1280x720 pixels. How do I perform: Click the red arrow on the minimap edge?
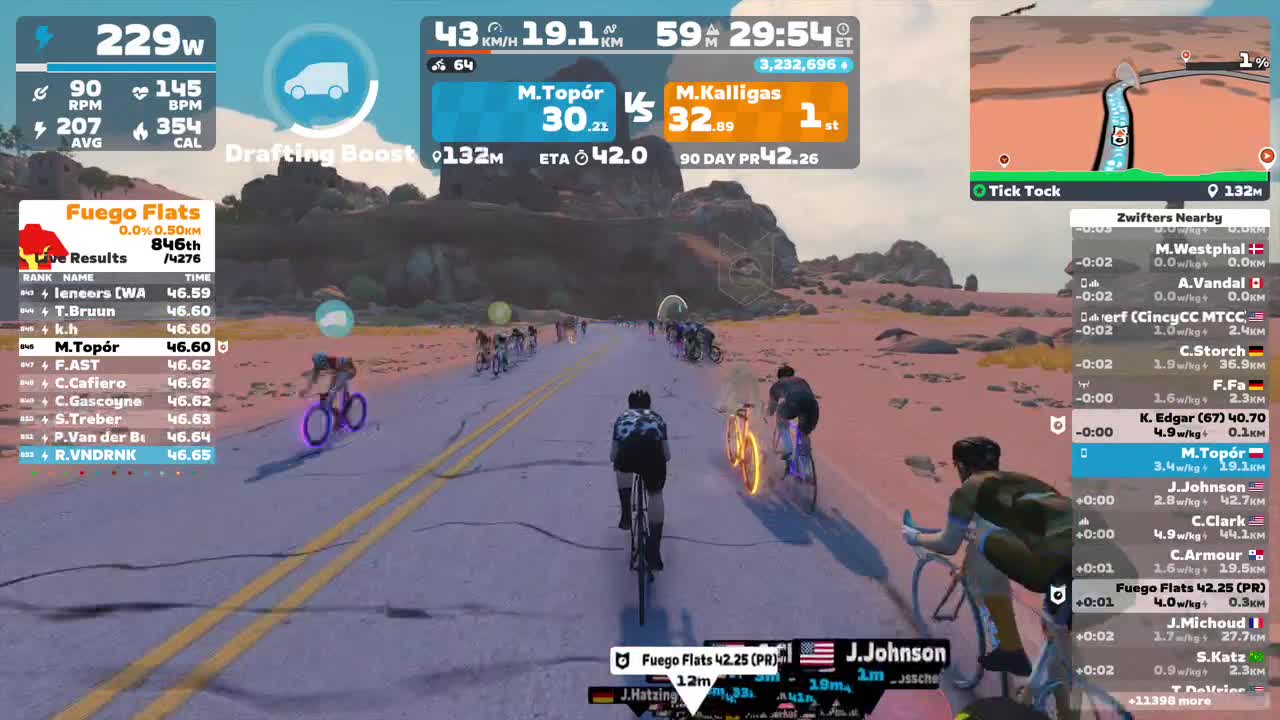[x=1266, y=156]
